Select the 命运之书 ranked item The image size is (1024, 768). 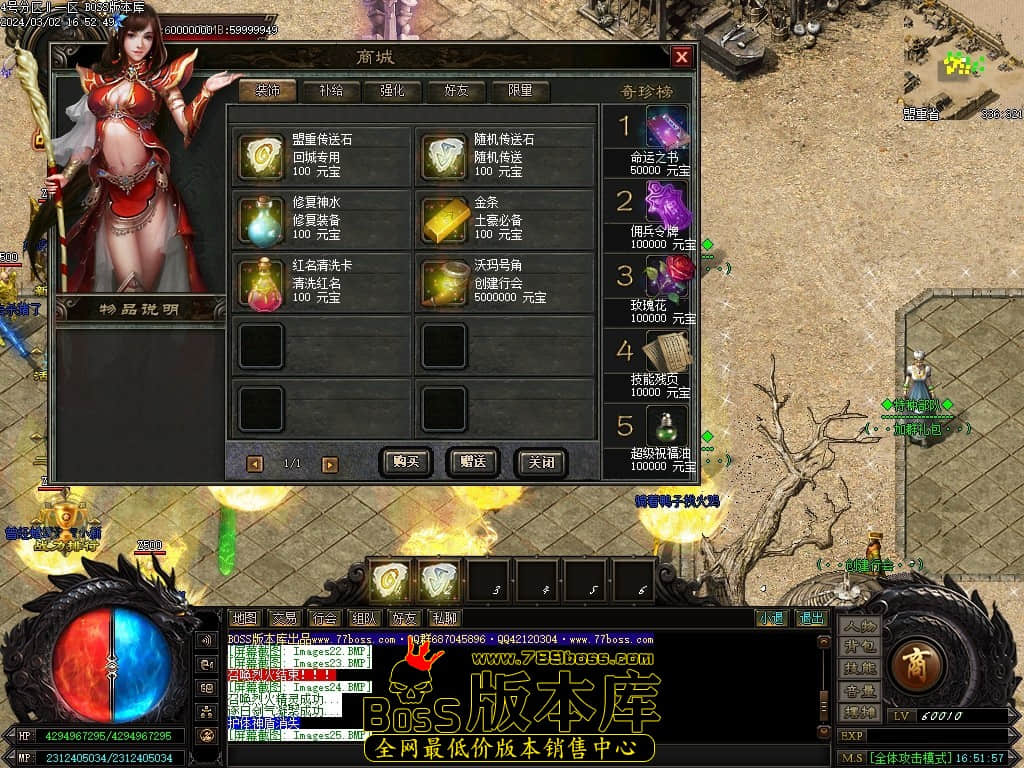click(664, 130)
